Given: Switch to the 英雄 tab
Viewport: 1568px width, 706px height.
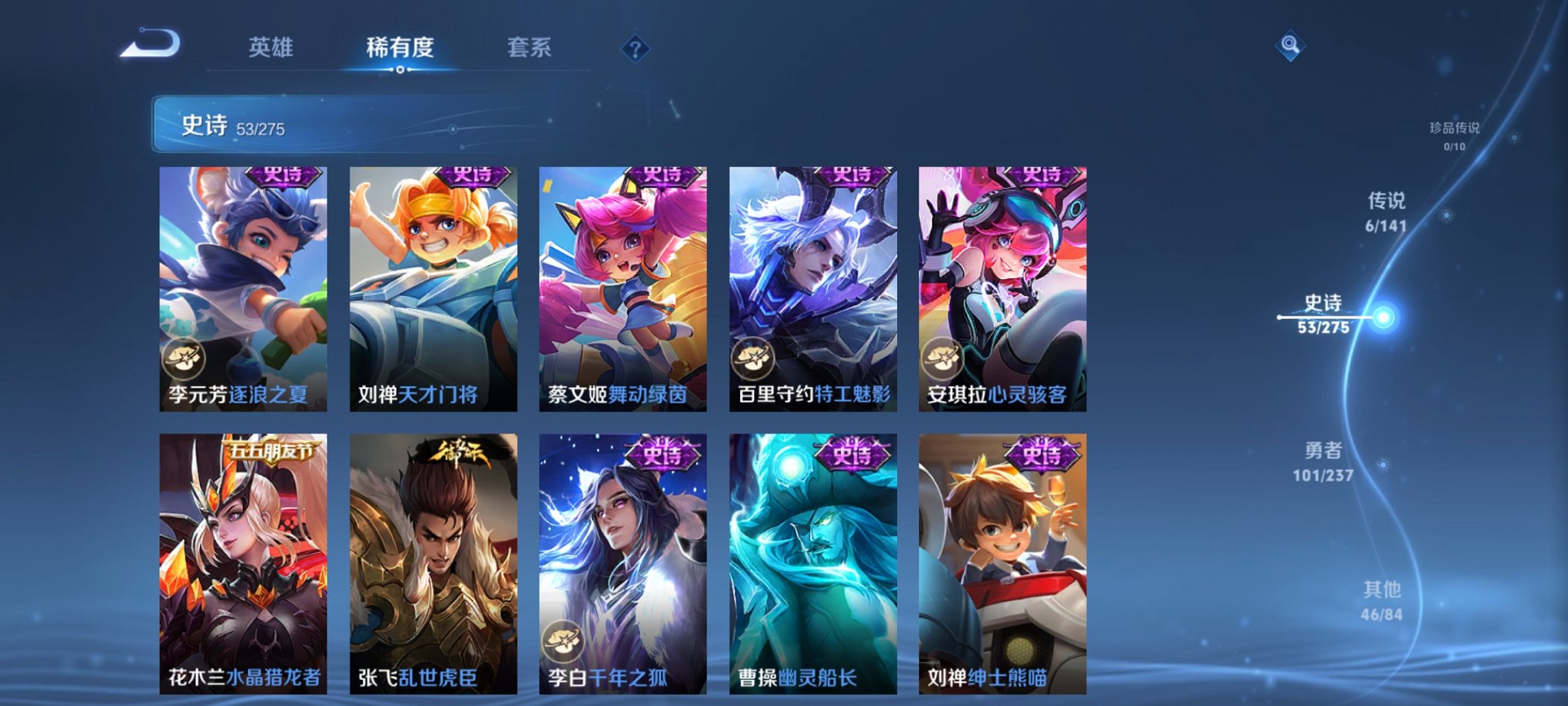Looking at the screenshot, I should (x=272, y=46).
